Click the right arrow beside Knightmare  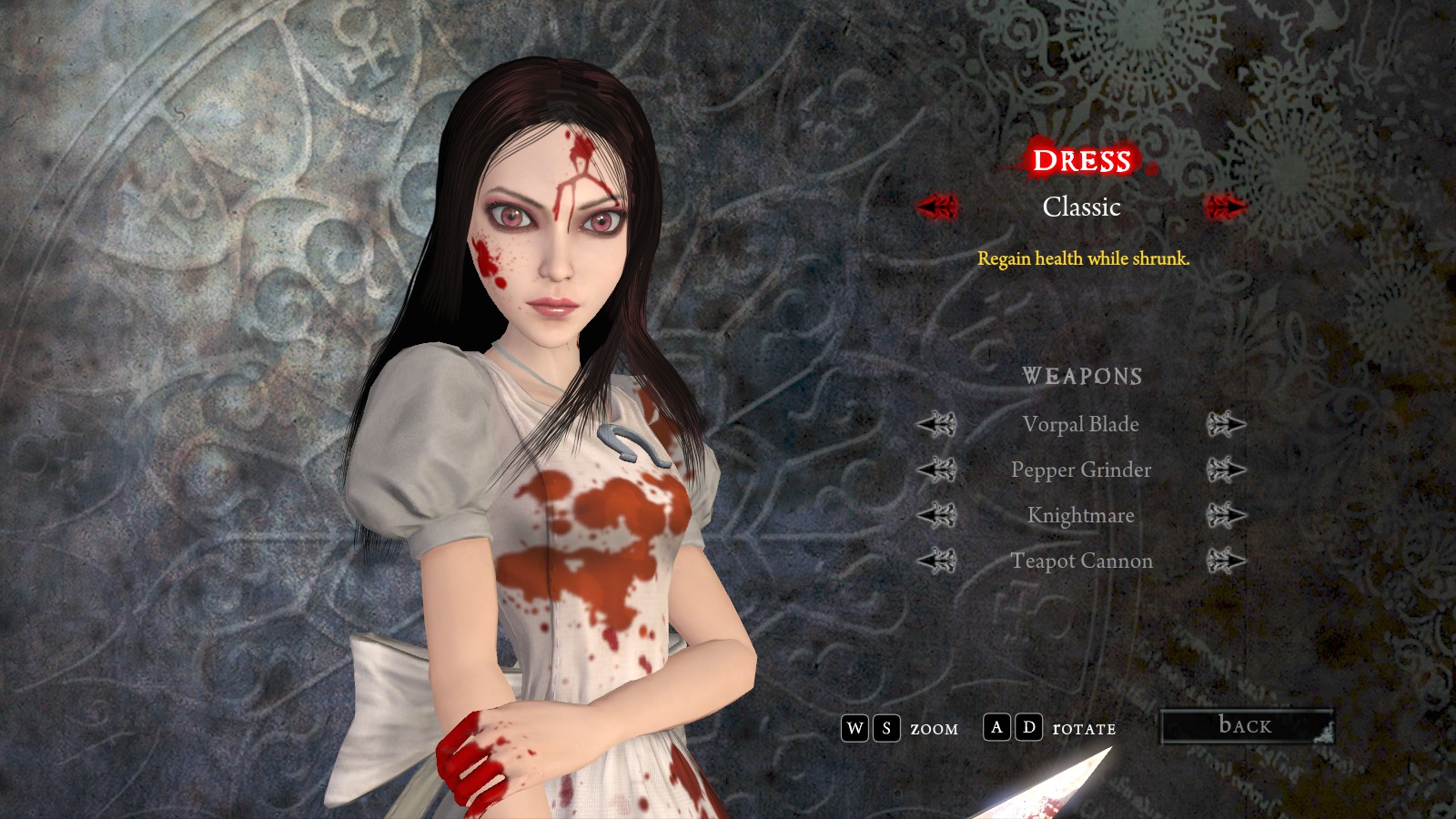pyautogui.click(x=1226, y=515)
